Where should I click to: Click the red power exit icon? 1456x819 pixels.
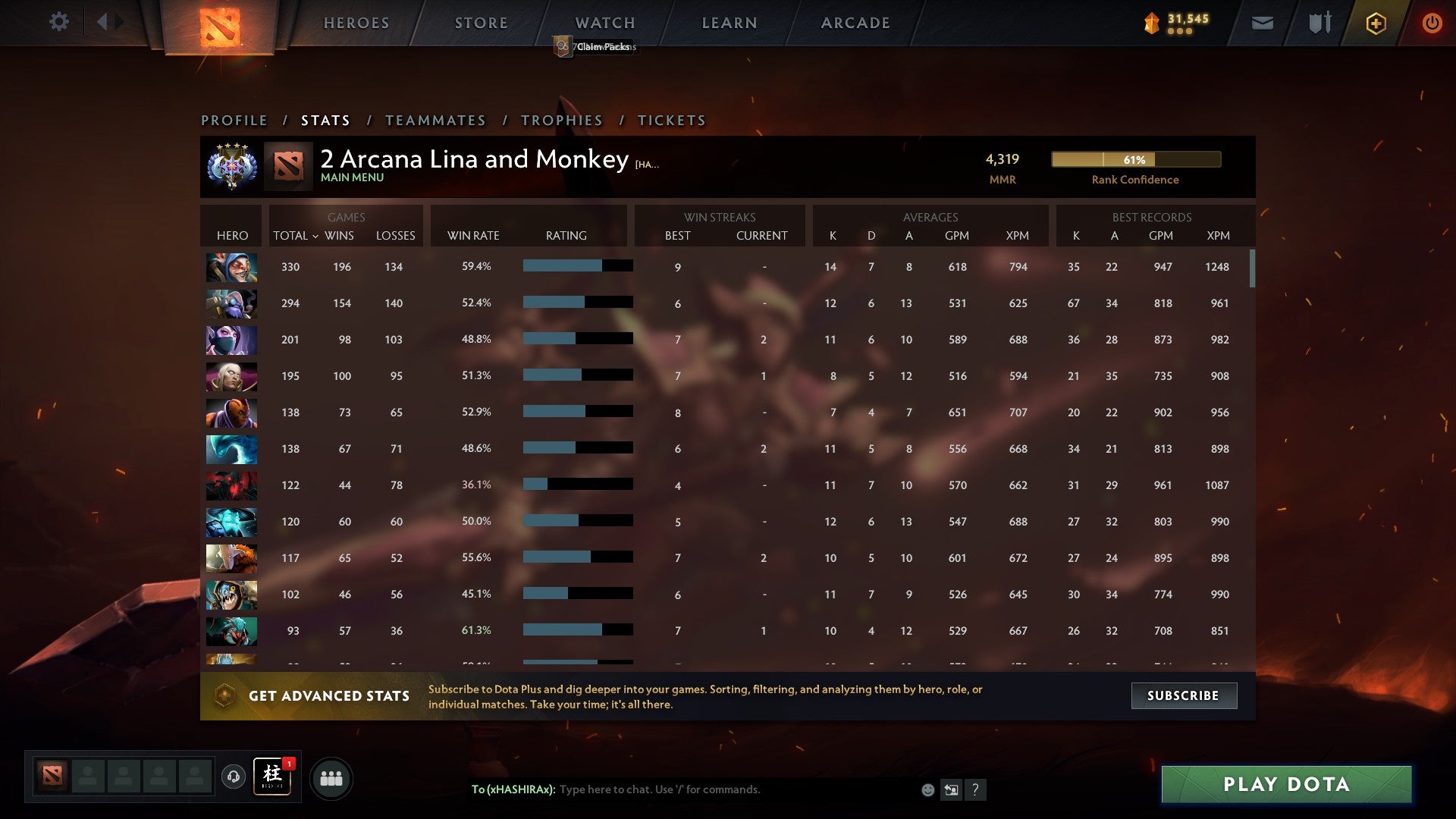pos(1432,23)
